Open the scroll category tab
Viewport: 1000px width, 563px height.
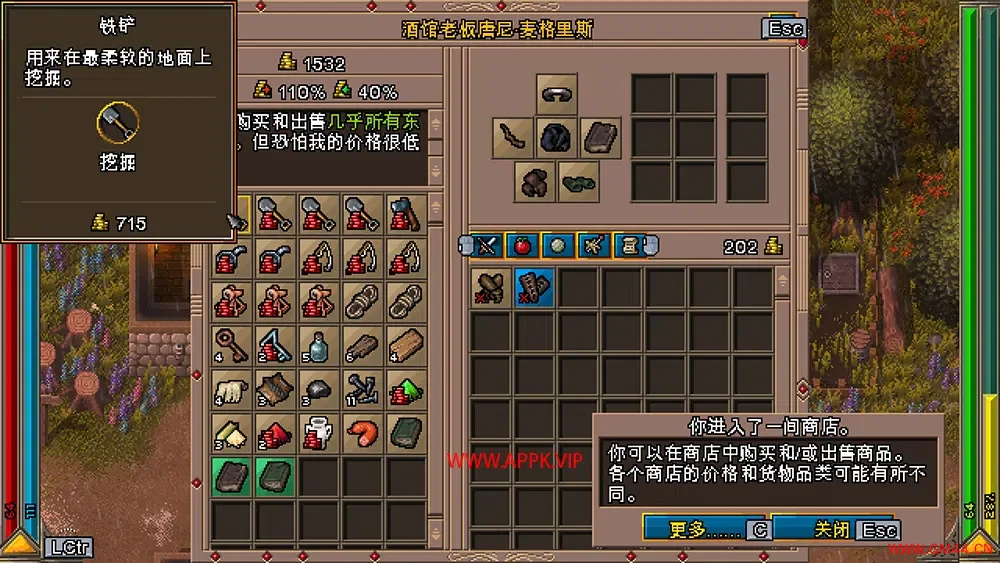pos(629,245)
